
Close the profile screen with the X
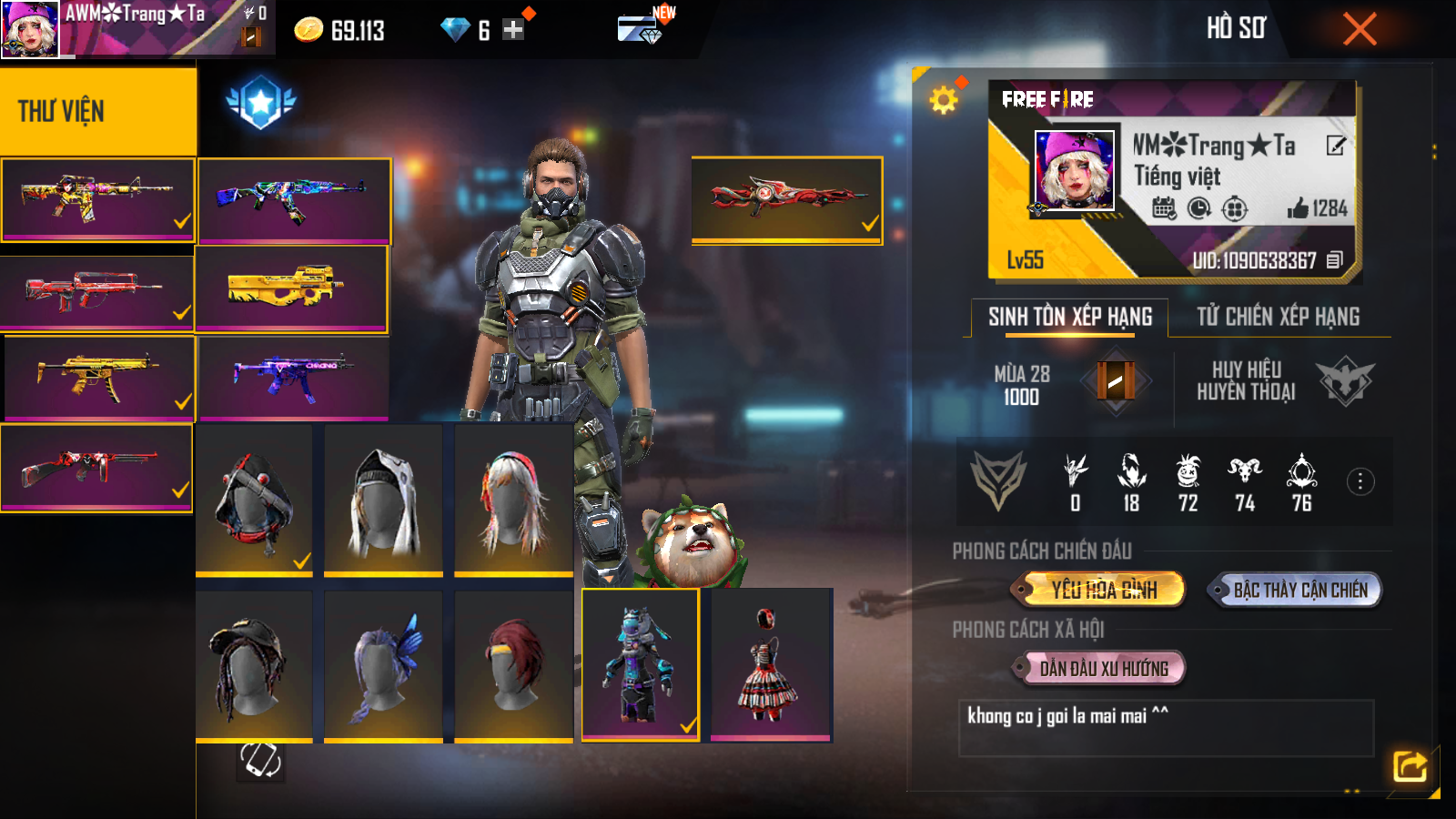click(x=1360, y=29)
